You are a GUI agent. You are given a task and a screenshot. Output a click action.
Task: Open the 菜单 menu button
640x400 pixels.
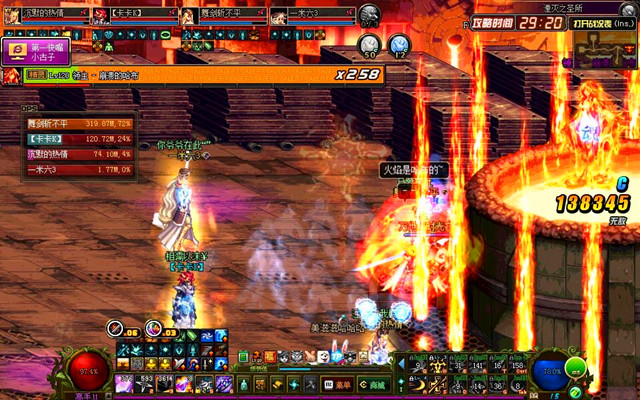click(x=337, y=384)
